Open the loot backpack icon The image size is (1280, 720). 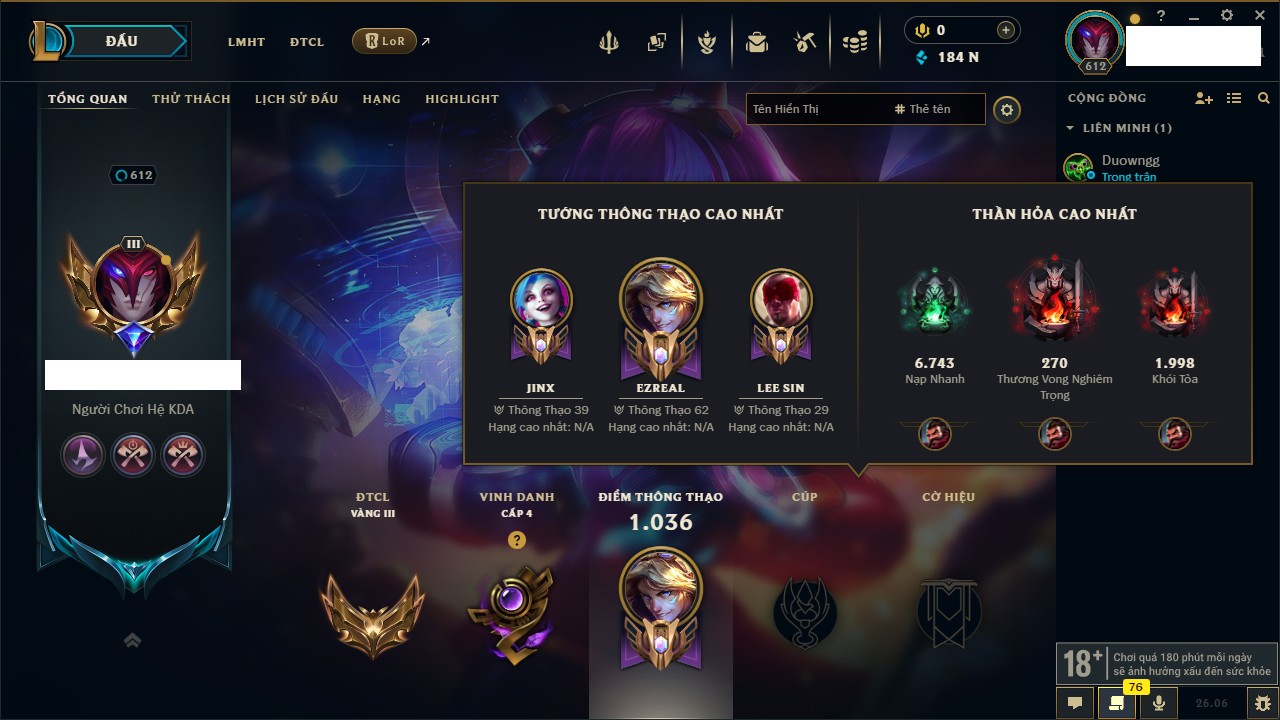pyautogui.click(x=756, y=42)
